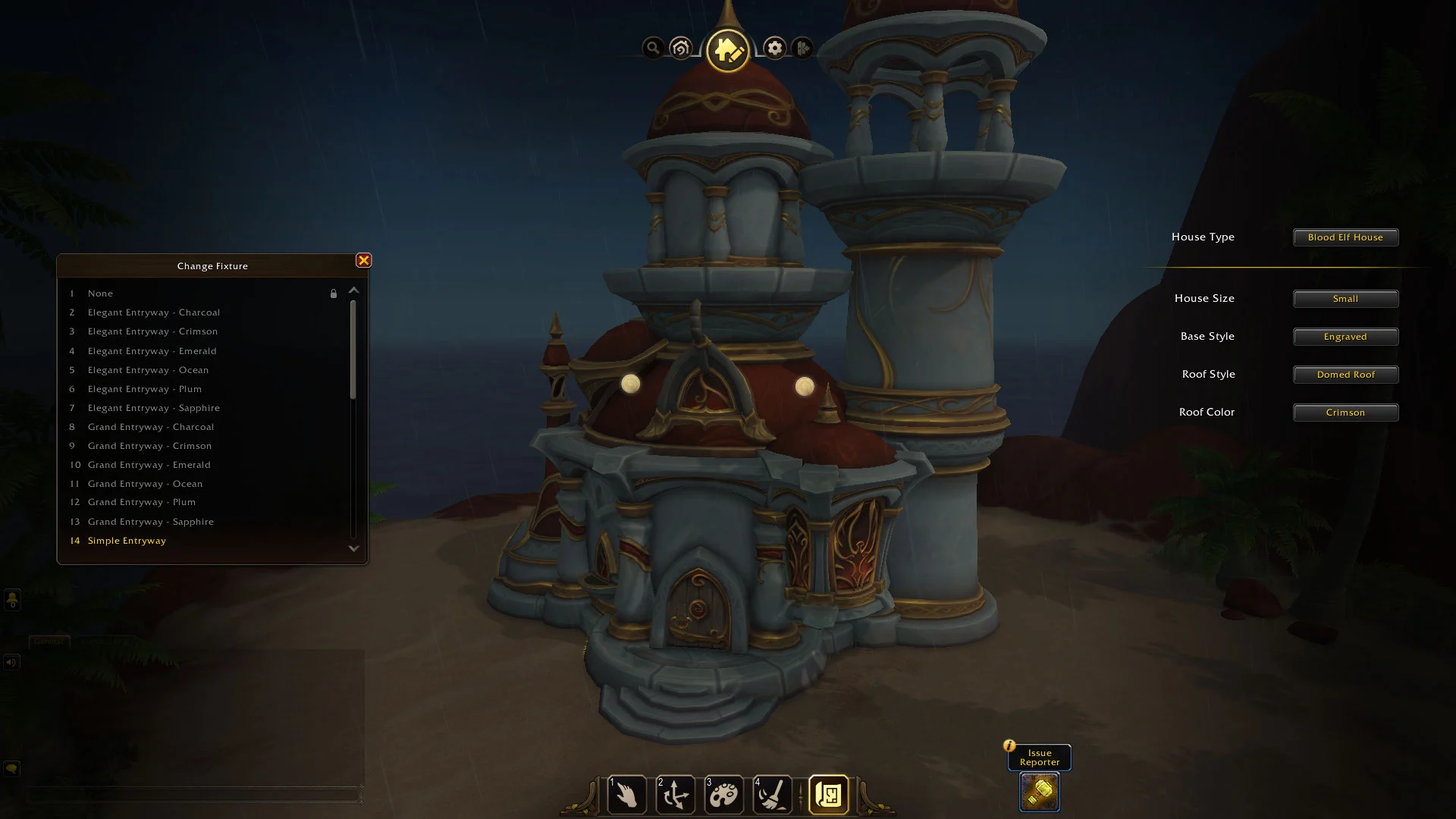
Task: Open the House Type dropdown
Action: [1345, 237]
